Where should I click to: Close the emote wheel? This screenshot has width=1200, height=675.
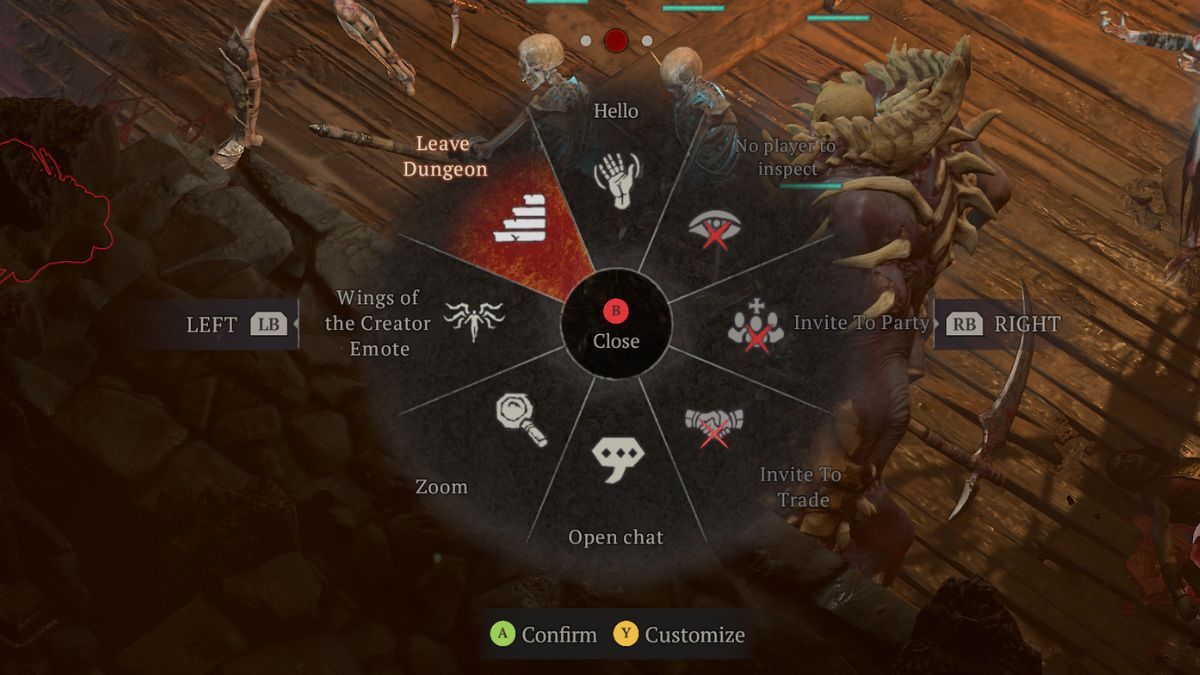(616, 325)
